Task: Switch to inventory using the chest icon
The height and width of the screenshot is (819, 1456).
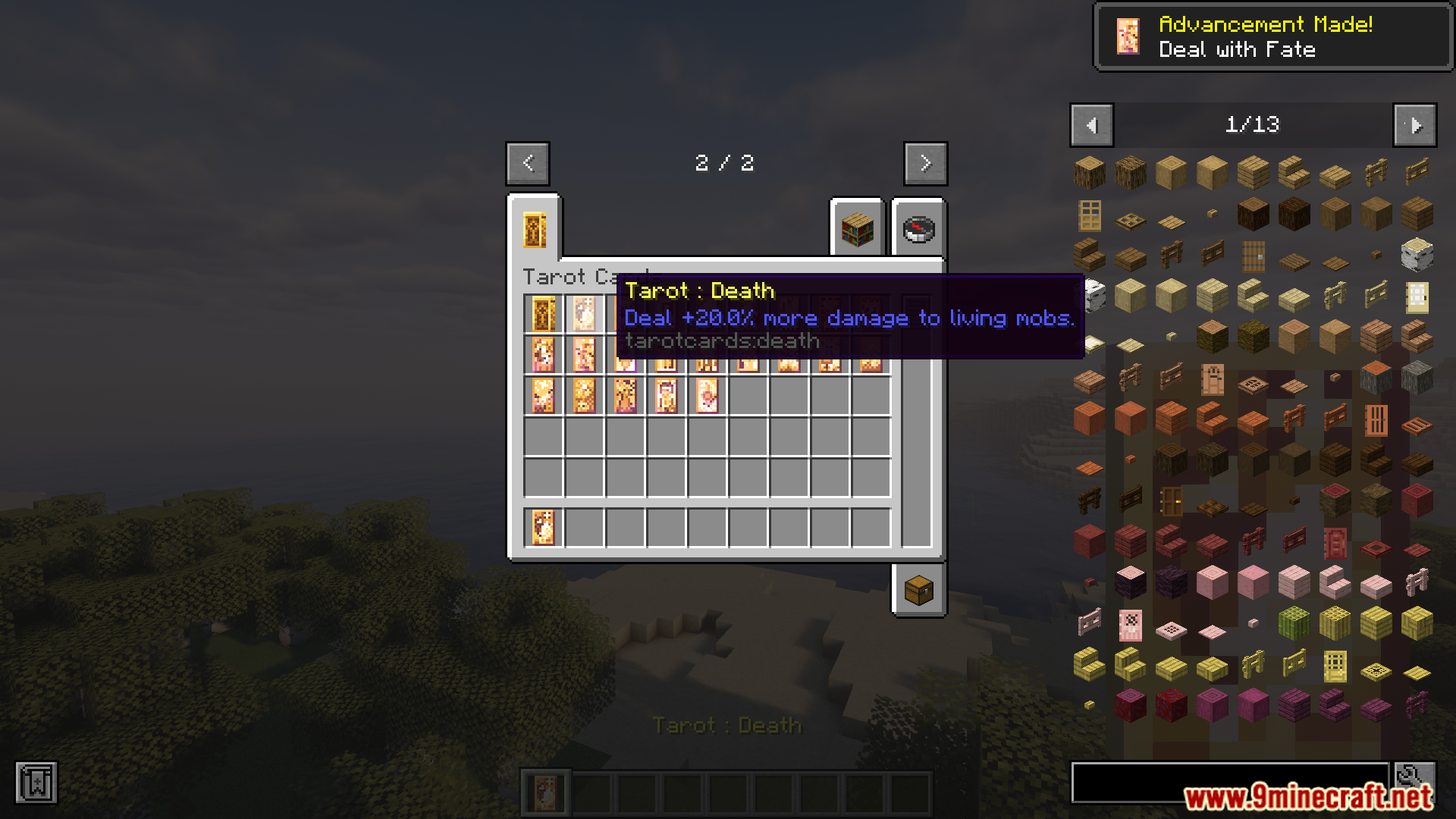Action: (x=918, y=591)
